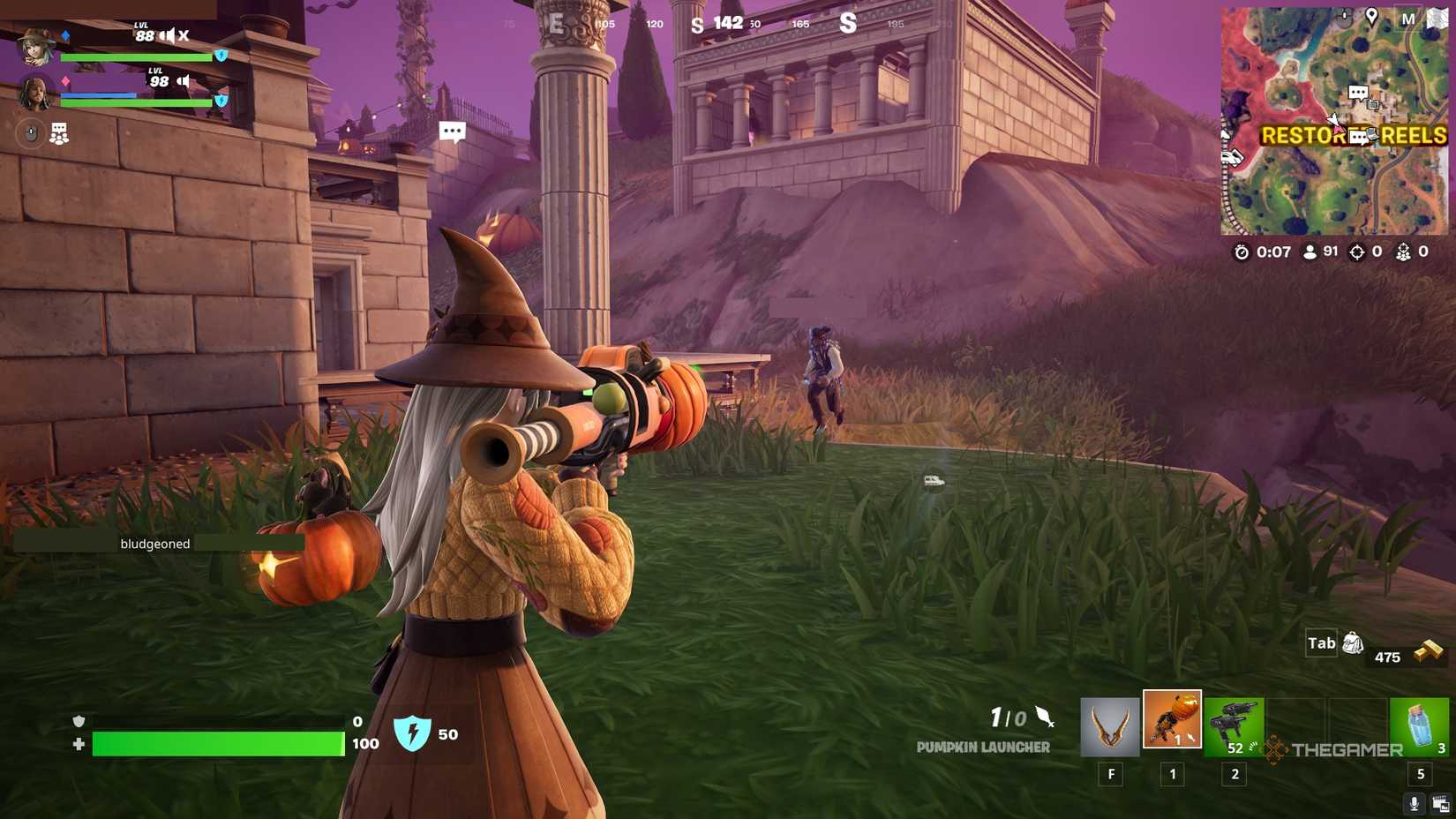Click the microphone icon at bottom right
Image resolution: width=1456 pixels, height=819 pixels.
[x=1415, y=803]
